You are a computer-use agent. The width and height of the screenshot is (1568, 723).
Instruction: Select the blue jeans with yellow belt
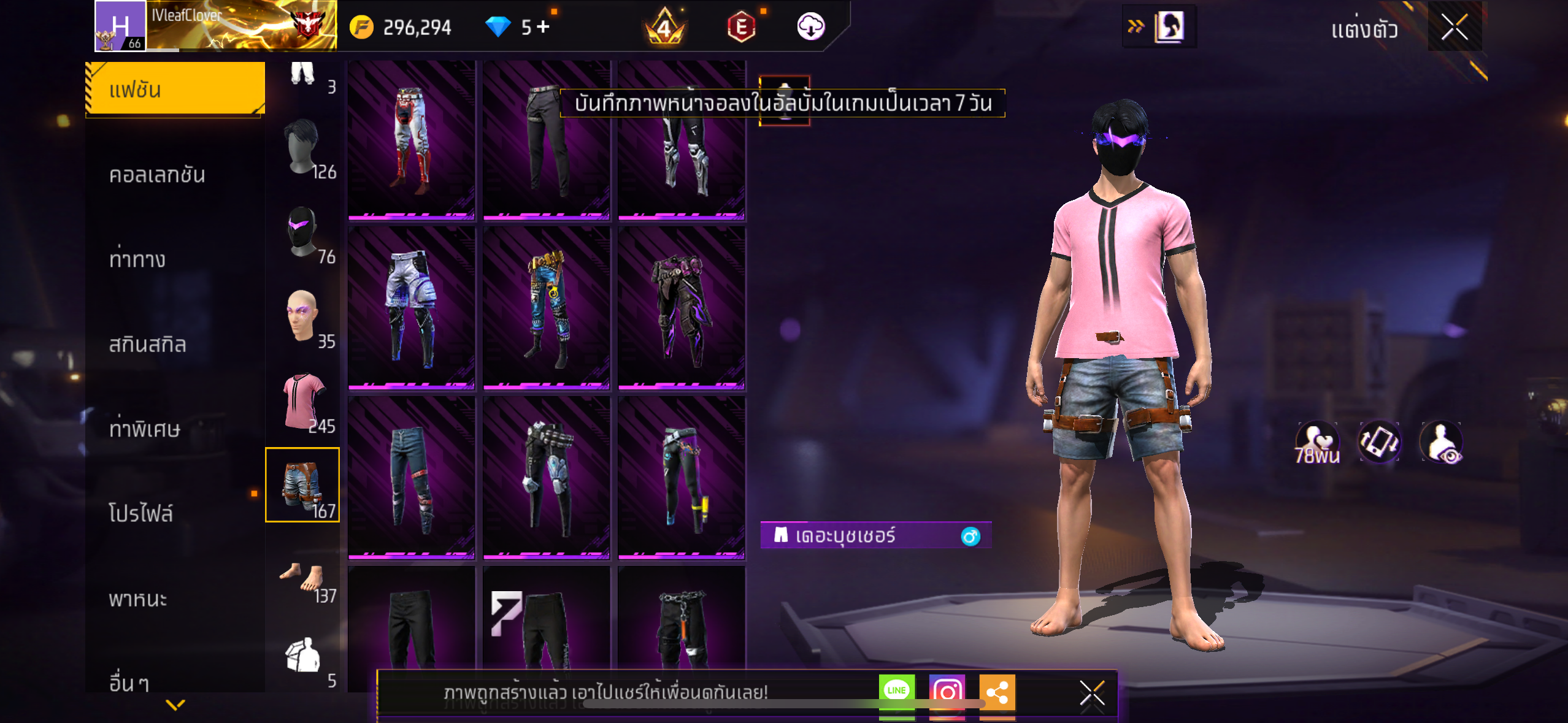[x=546, y=308]
